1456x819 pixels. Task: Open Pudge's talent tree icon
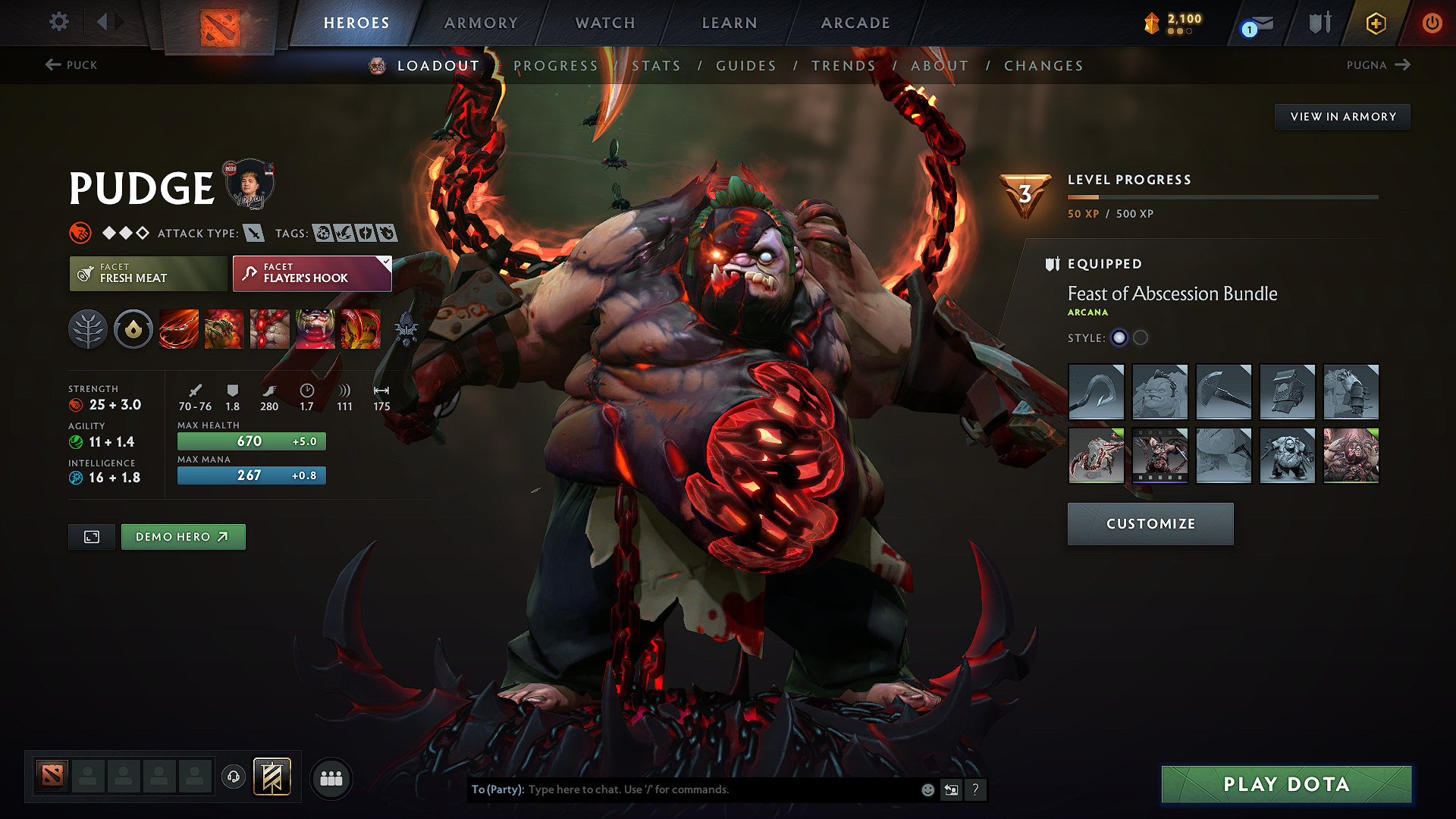(87, 329)
